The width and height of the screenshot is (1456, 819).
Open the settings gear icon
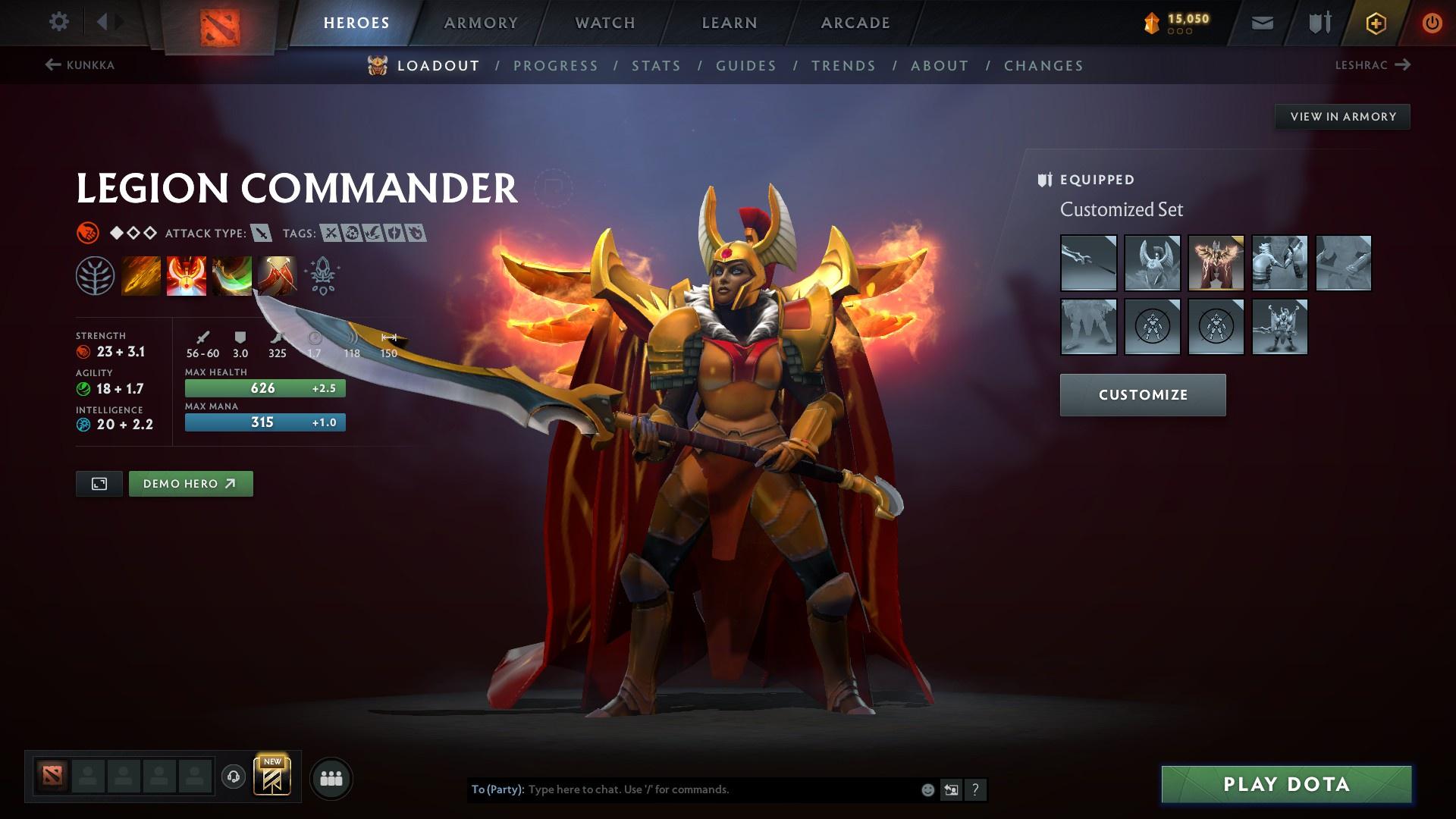pos(58,22)
